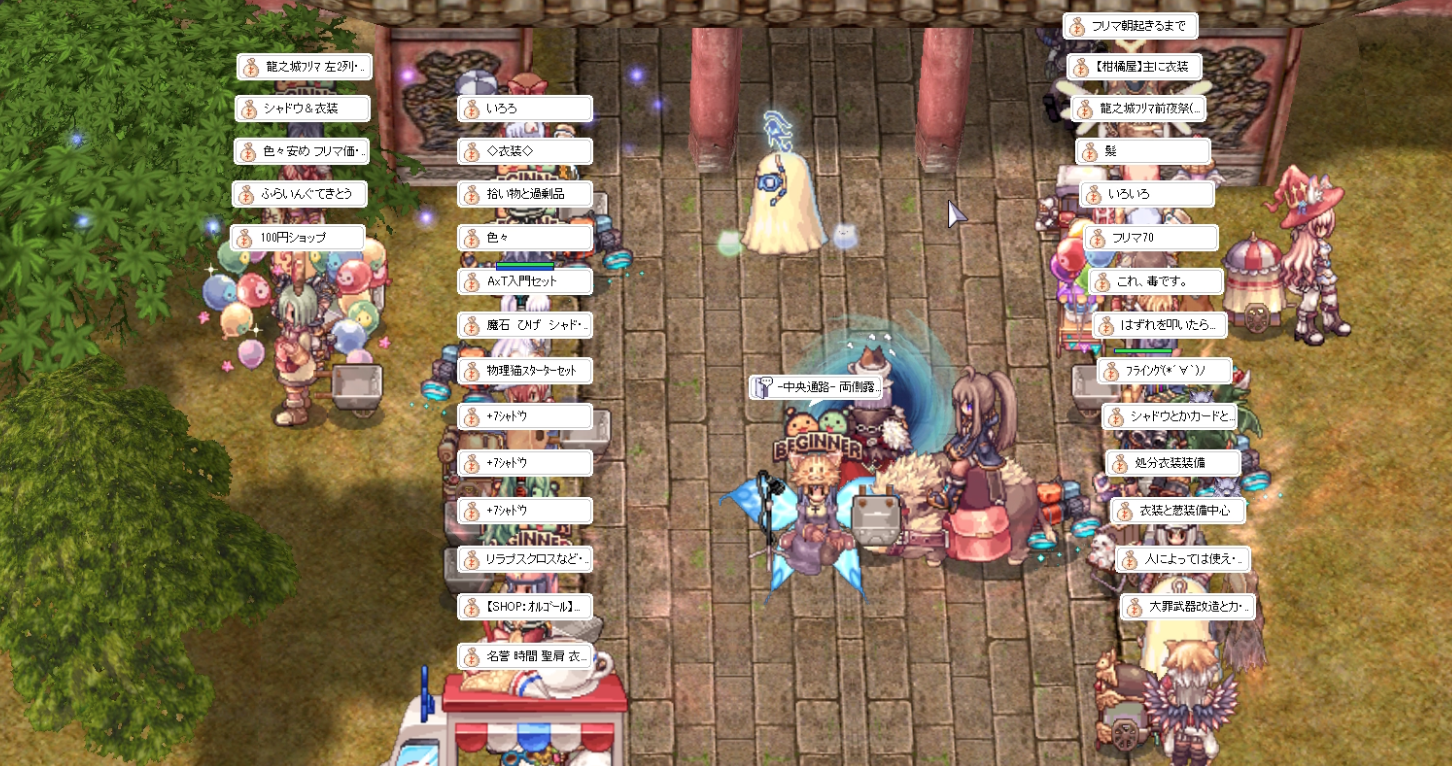Open the はずれを叩いたら shop sign
This screenshot has width=1452, height=766.
click(1160, 325)
